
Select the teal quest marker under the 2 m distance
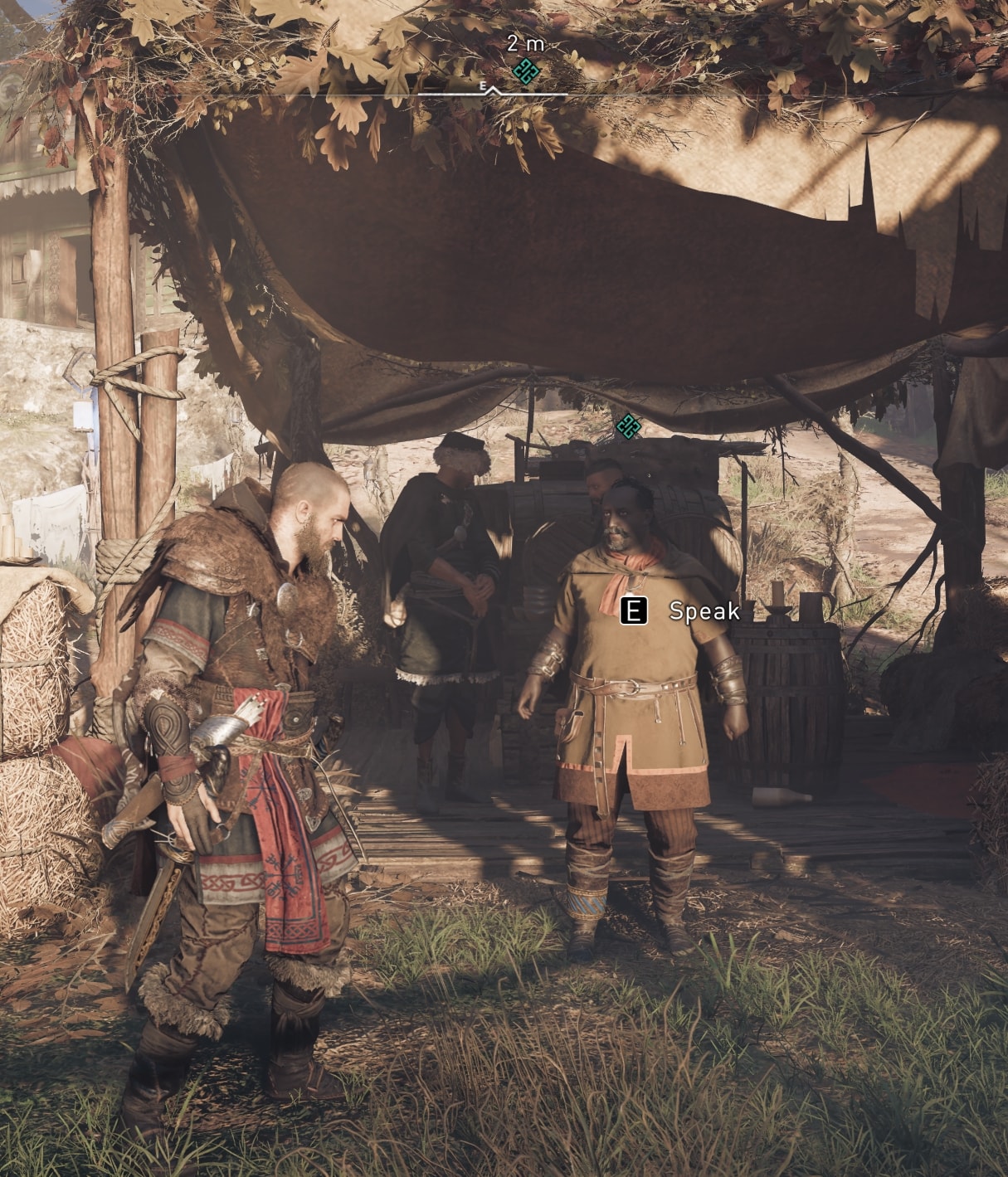(x=526, y=71)
